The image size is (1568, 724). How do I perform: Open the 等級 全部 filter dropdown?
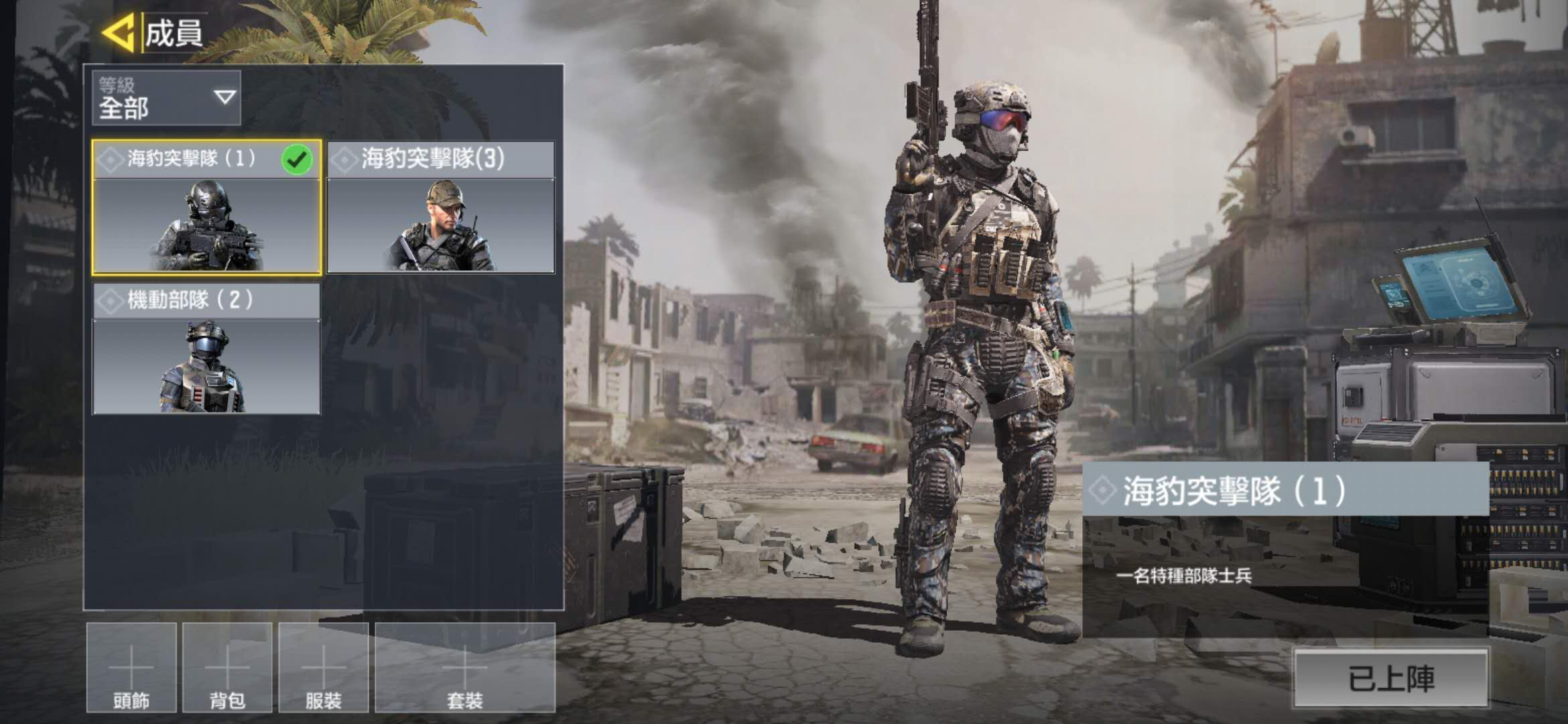[x=166, y=98]
